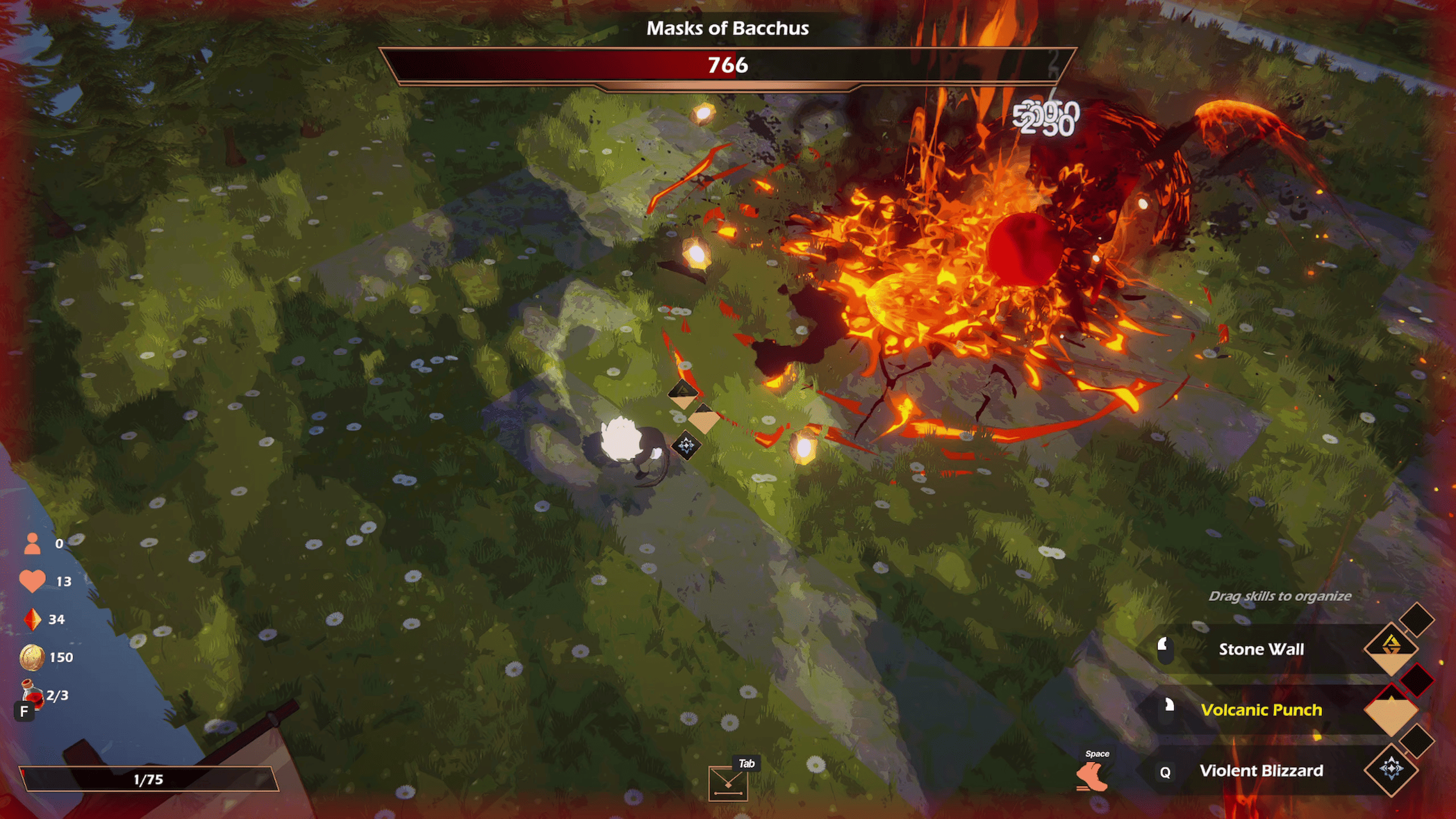This screenshot has height=819, width=1456.
Task: Select the Stone Wall skill row
Action: (1261, 649)
